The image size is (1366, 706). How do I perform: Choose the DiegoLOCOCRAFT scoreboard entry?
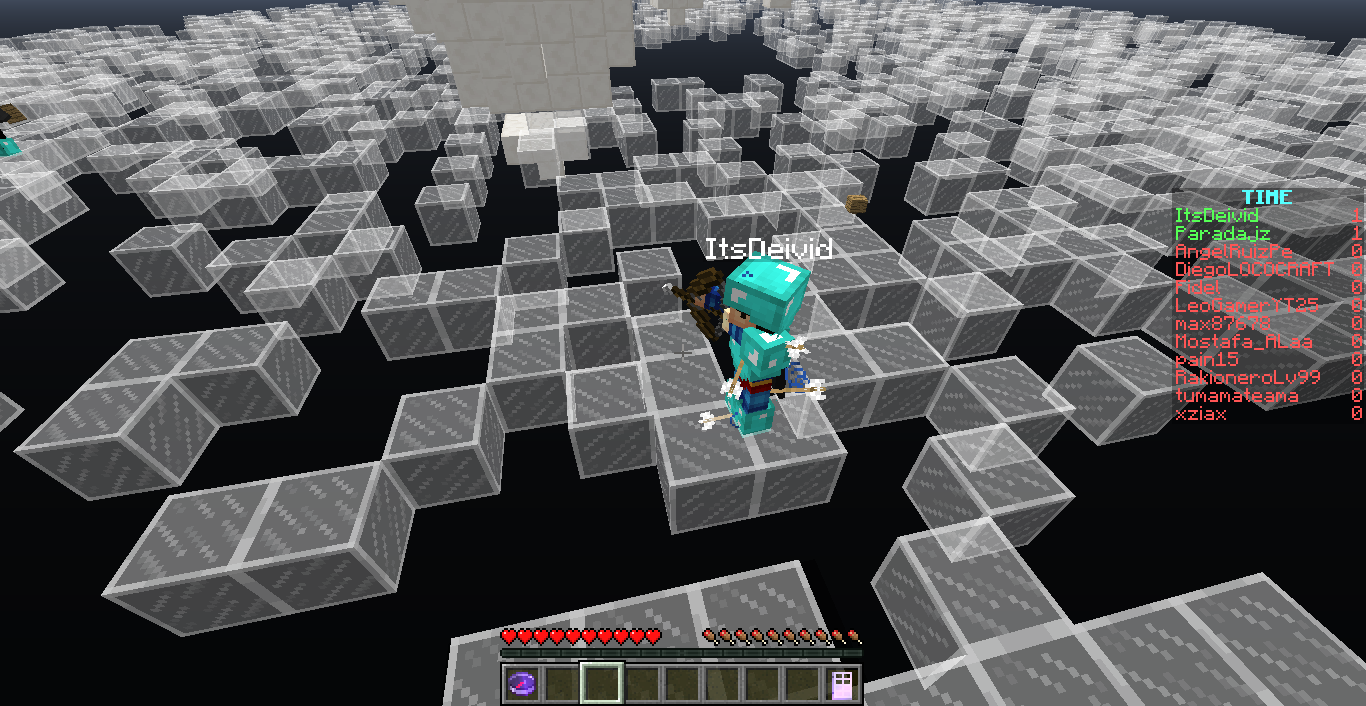point(1253,269)
